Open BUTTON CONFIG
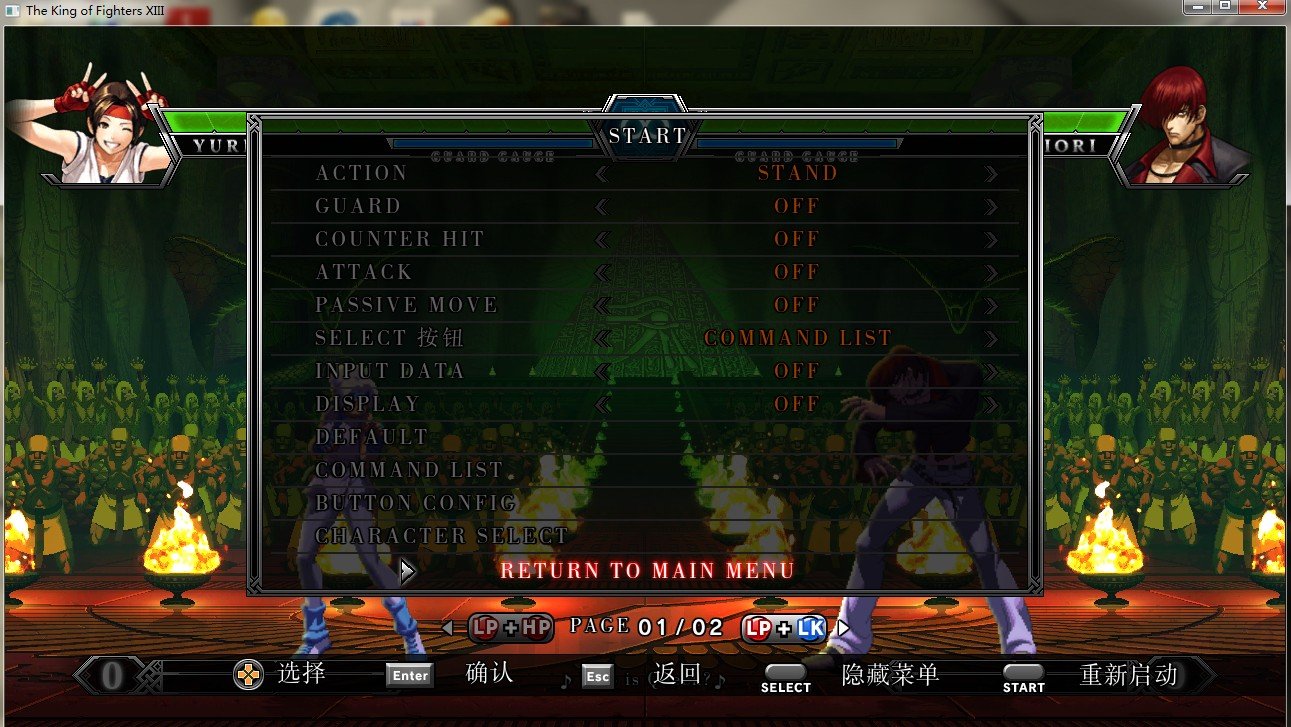Image resolution: width=1291 pixels, height=727 pixels. pos(416,503)
